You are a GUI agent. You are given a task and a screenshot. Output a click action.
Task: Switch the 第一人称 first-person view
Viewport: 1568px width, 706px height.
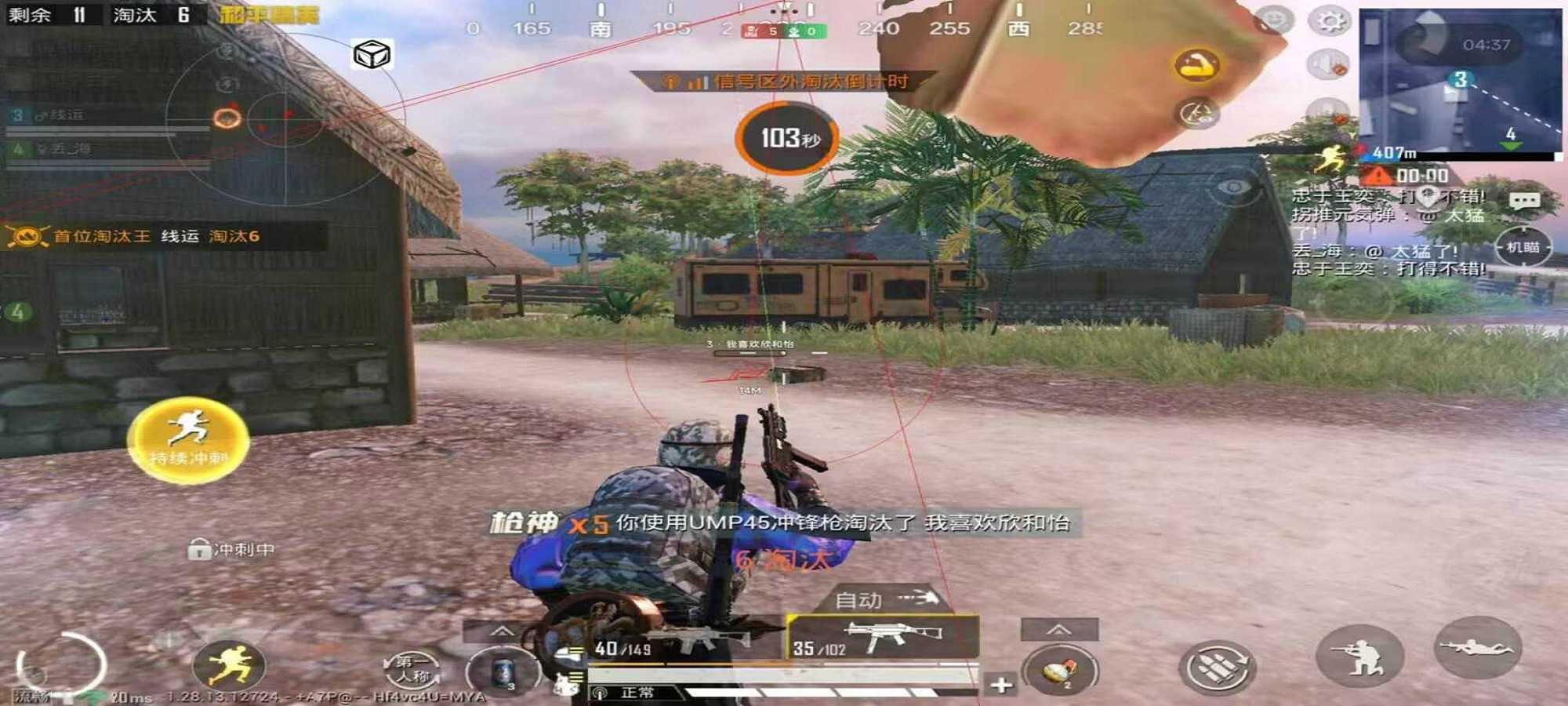point(412,668)
